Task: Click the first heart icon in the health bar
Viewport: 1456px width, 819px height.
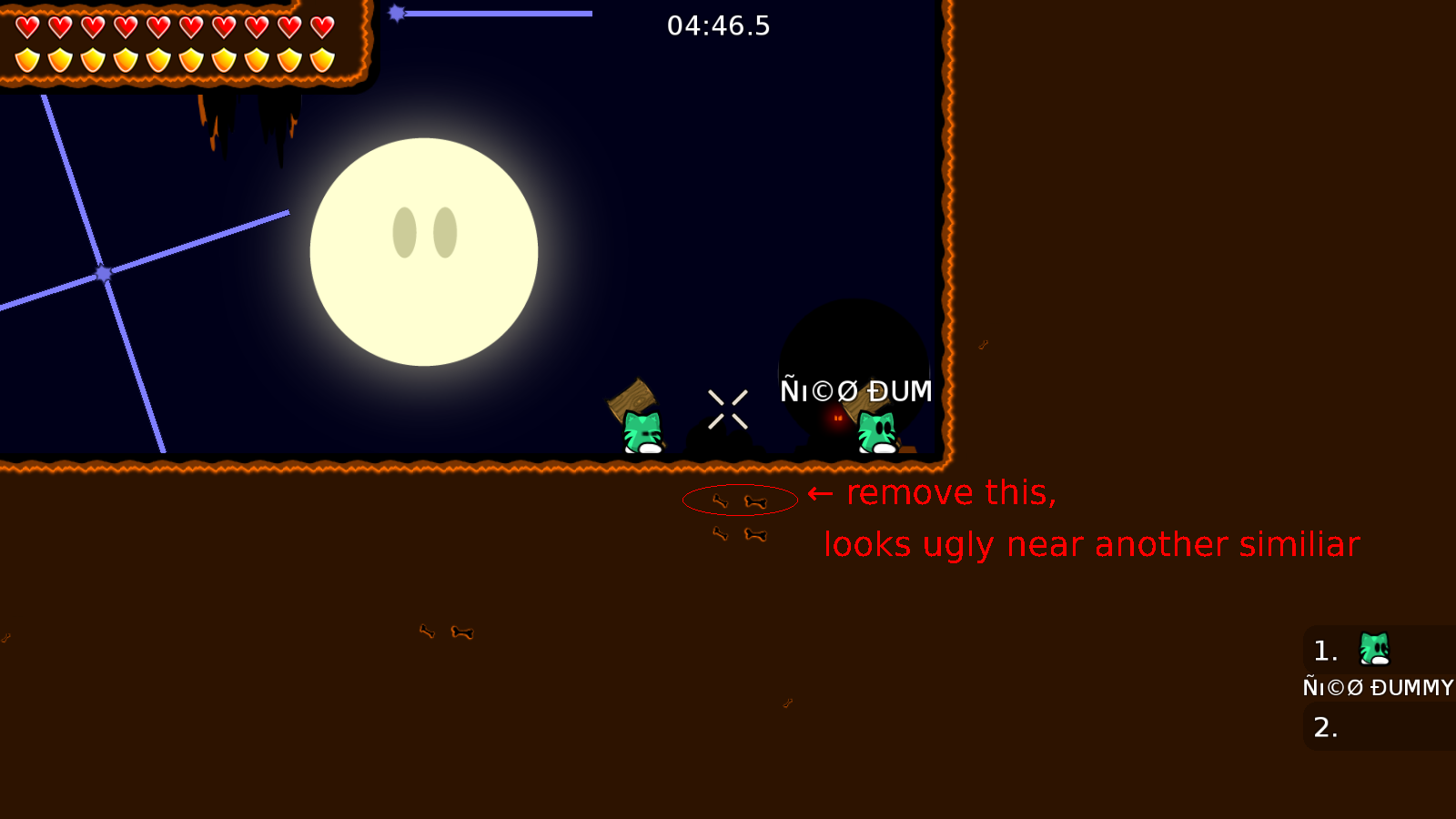Action: click(x=26, y=25)
